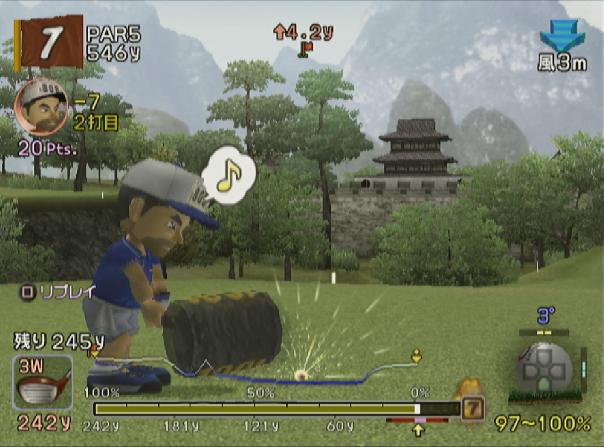Click the blue wind direction arrow

coord(562,36)
